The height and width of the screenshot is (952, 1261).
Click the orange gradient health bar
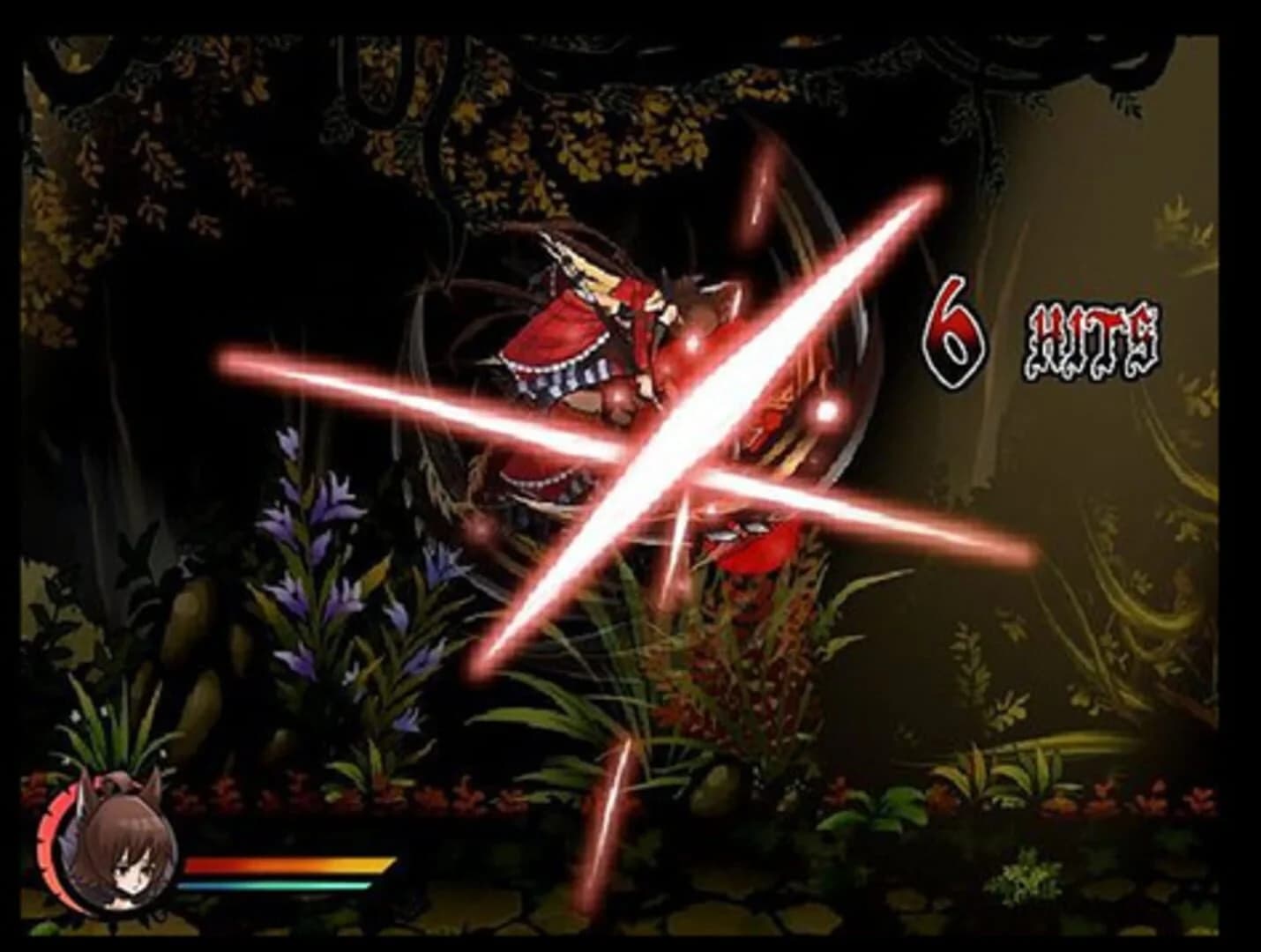click(287, 864)
